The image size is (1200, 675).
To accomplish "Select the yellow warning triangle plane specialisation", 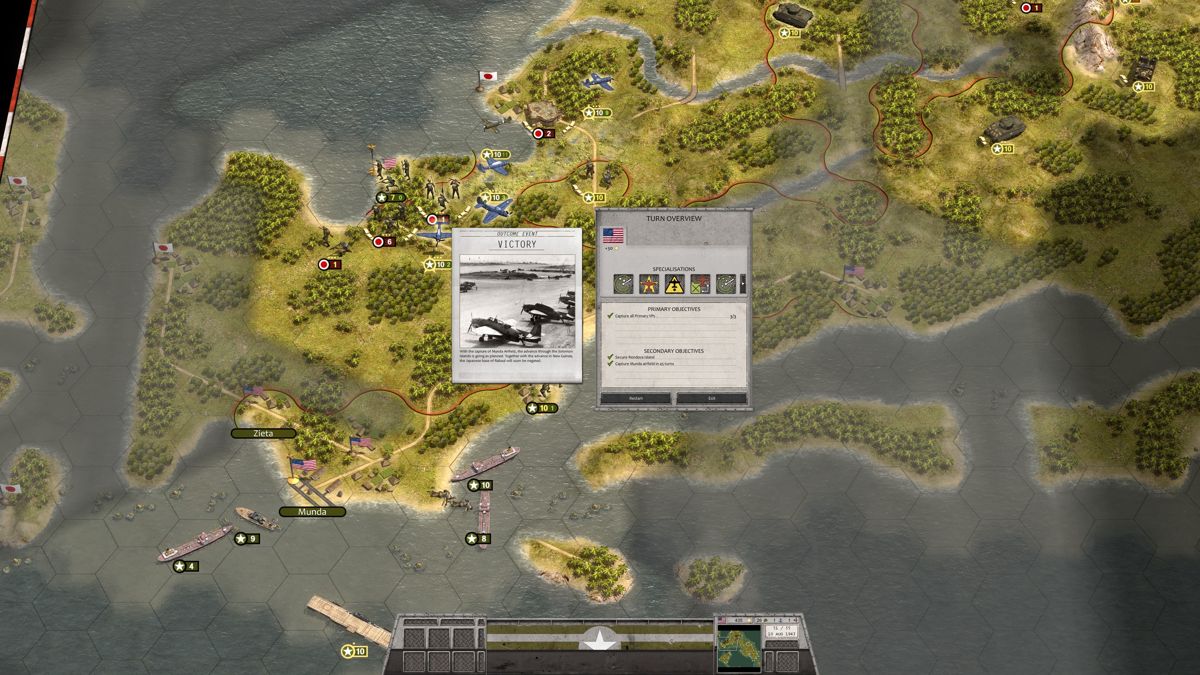I will 675,284.
